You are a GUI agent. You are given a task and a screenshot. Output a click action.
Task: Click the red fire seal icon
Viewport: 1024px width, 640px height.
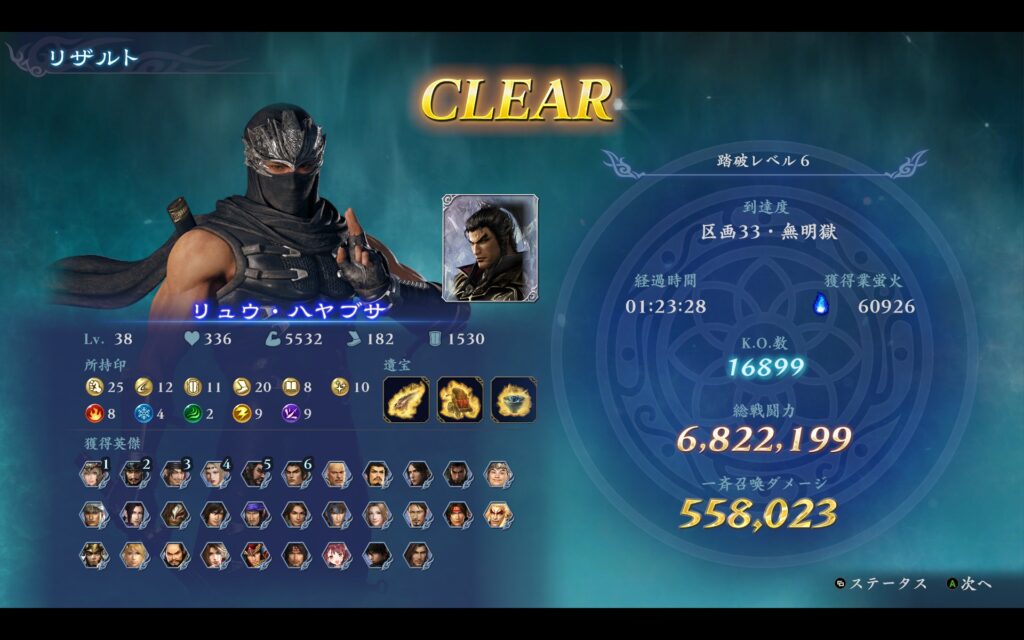tap(95, 413)
